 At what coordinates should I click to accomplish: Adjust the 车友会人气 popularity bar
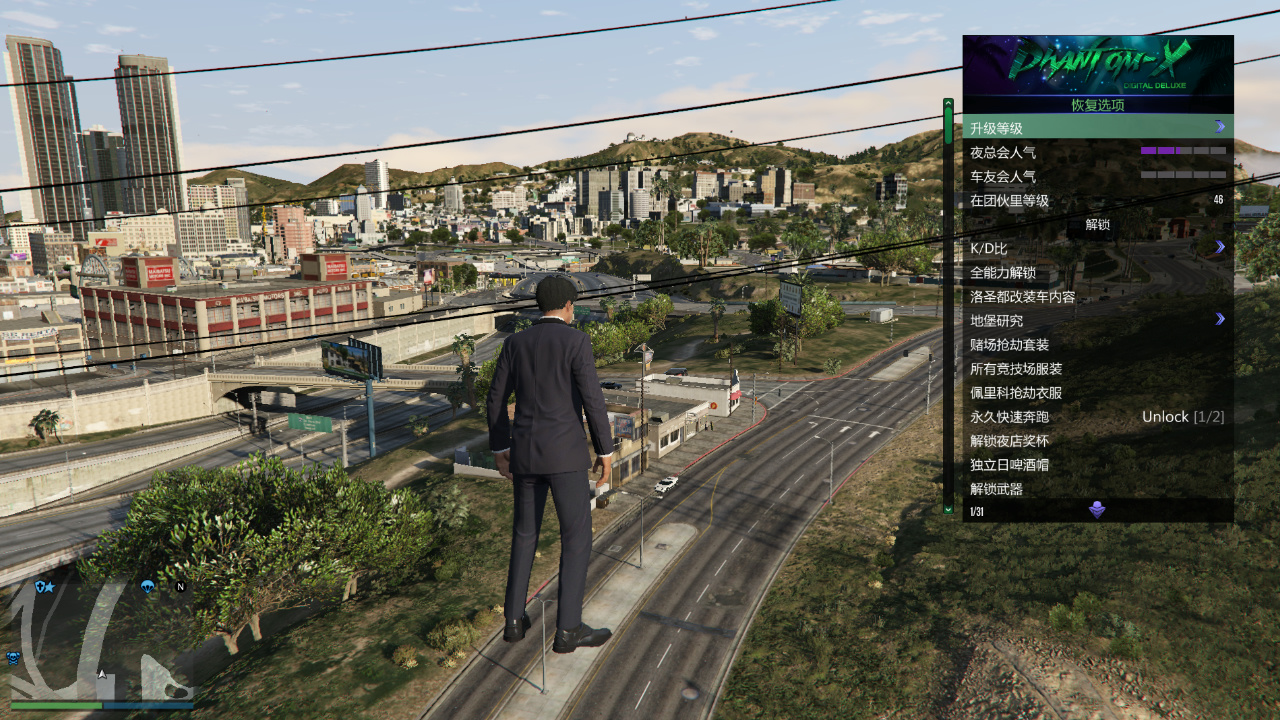pos(1183,175)
